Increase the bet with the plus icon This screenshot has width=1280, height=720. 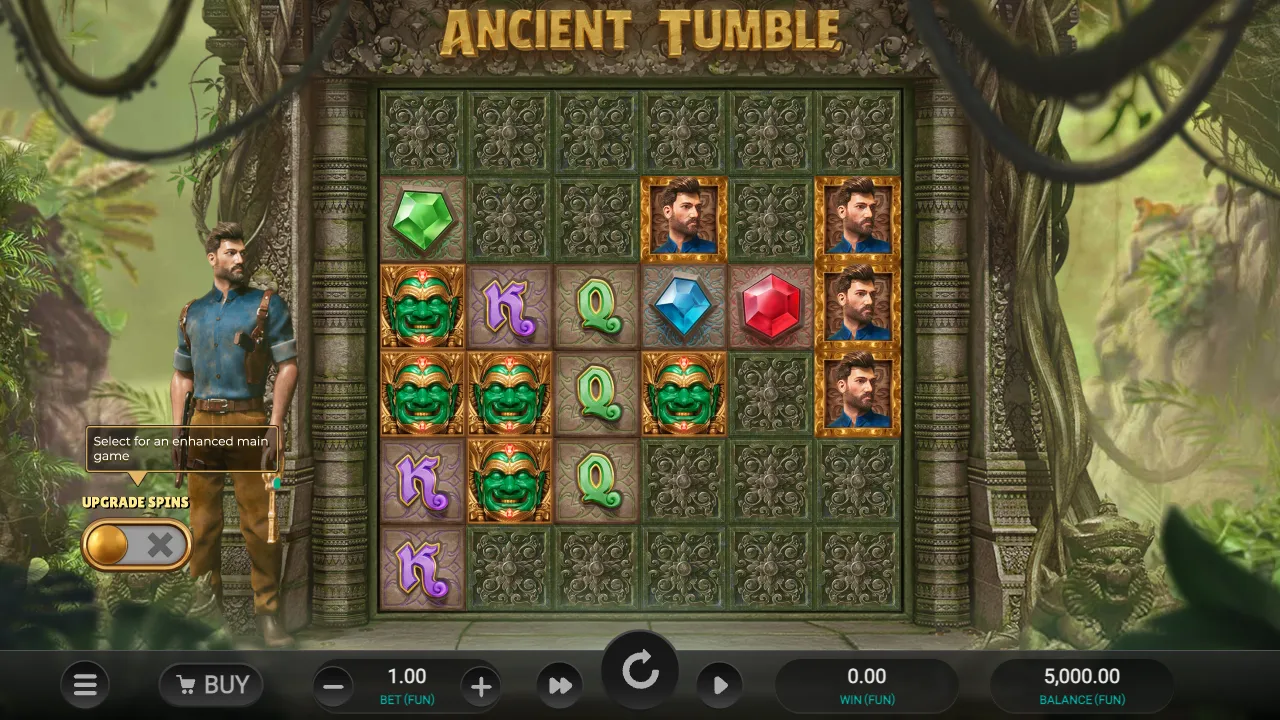pyautogui.click(x=481, y=686)
